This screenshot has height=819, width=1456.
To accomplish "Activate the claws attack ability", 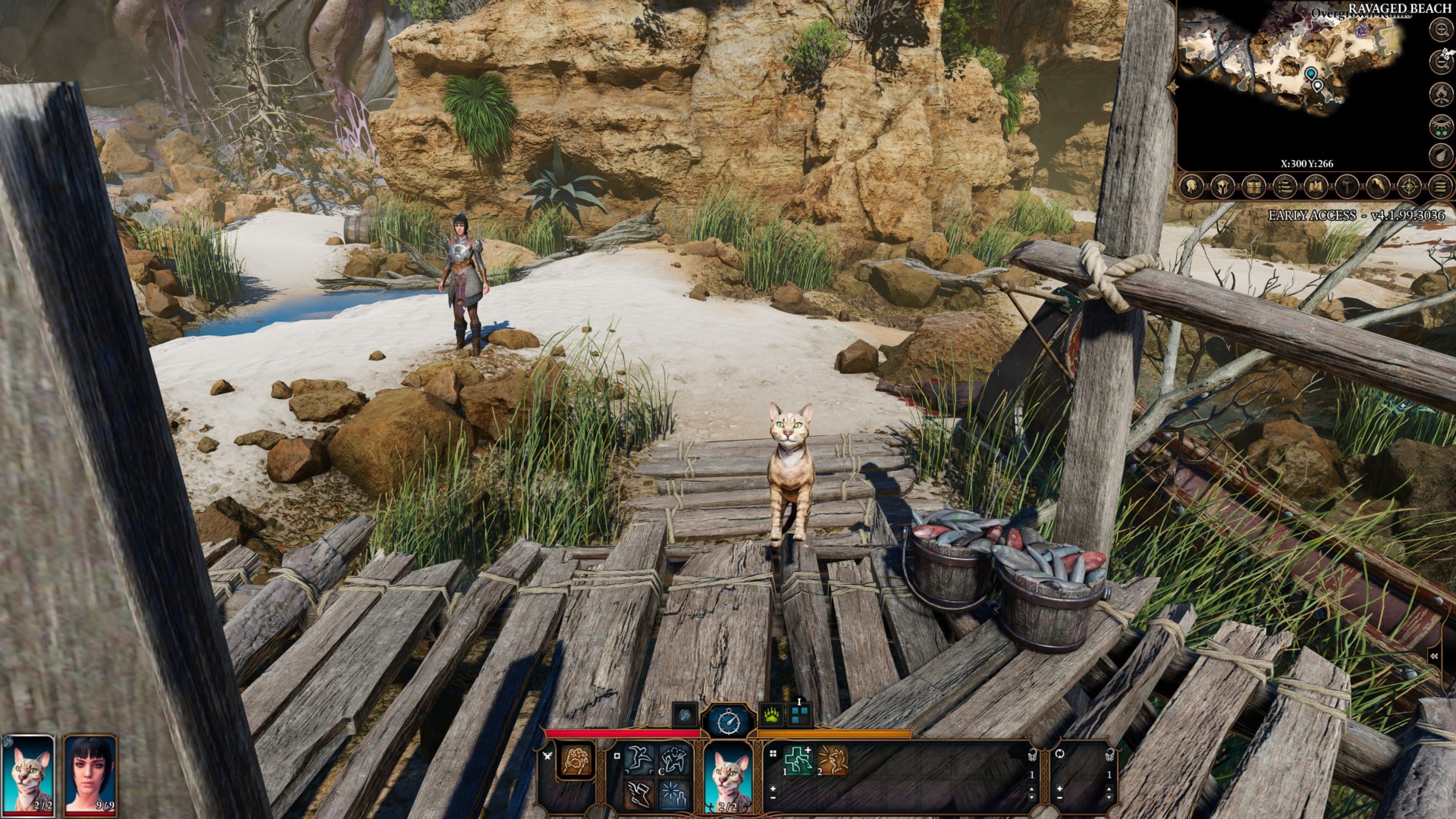I will [576, 761].
